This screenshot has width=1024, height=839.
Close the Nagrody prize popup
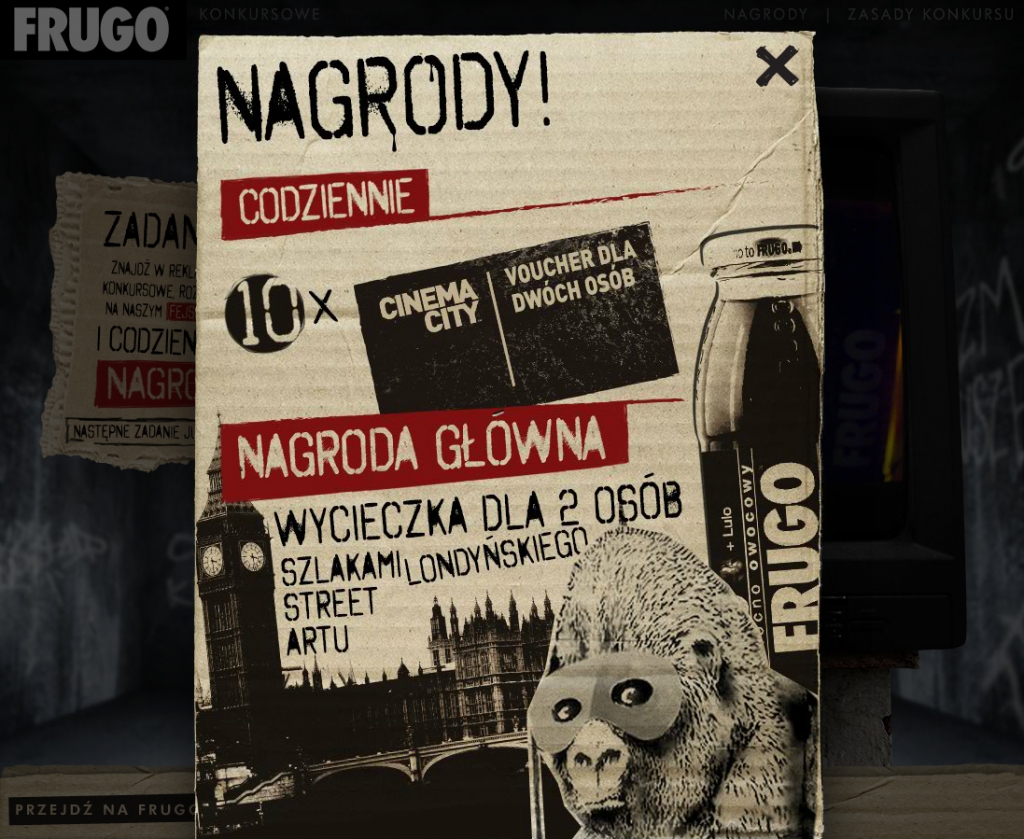[776, 66]
